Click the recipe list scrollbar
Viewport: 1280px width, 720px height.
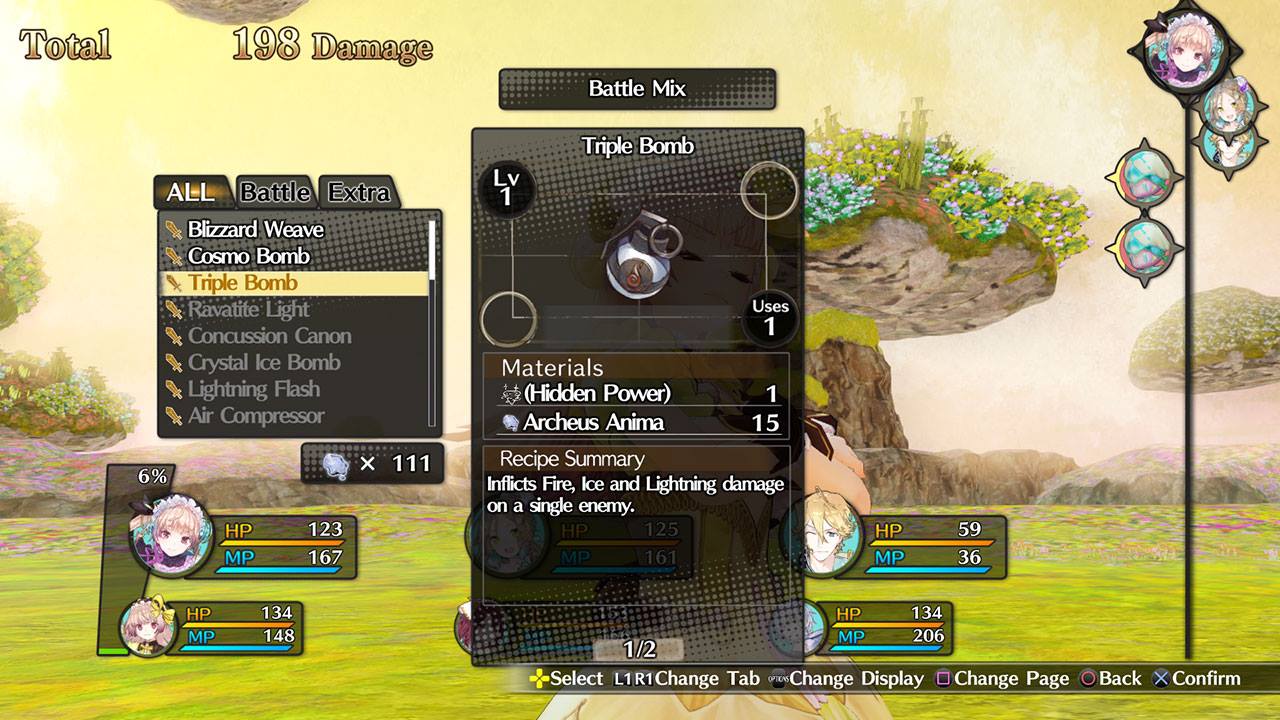432,250
